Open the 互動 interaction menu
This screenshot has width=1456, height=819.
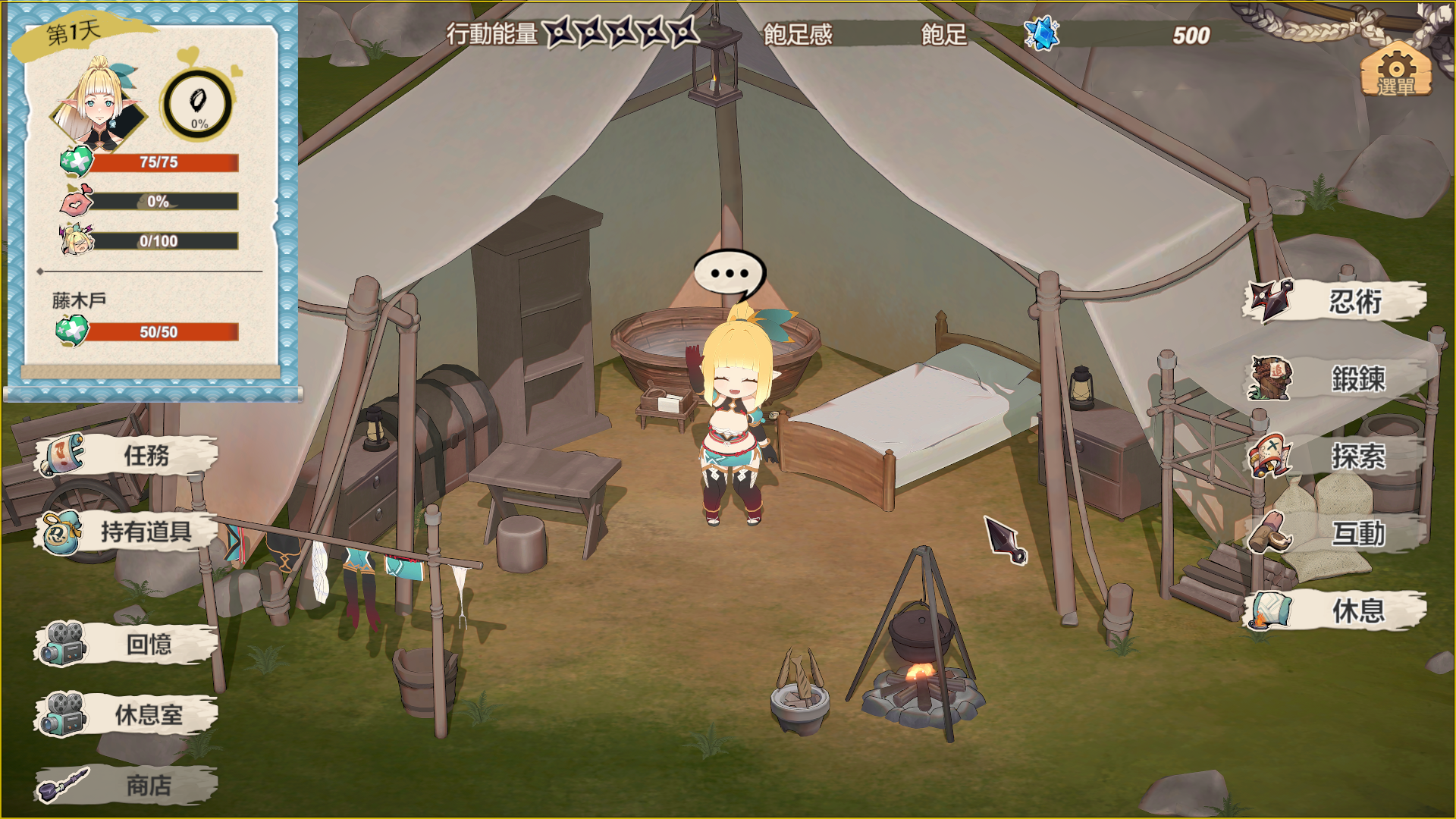(1335, 533)
